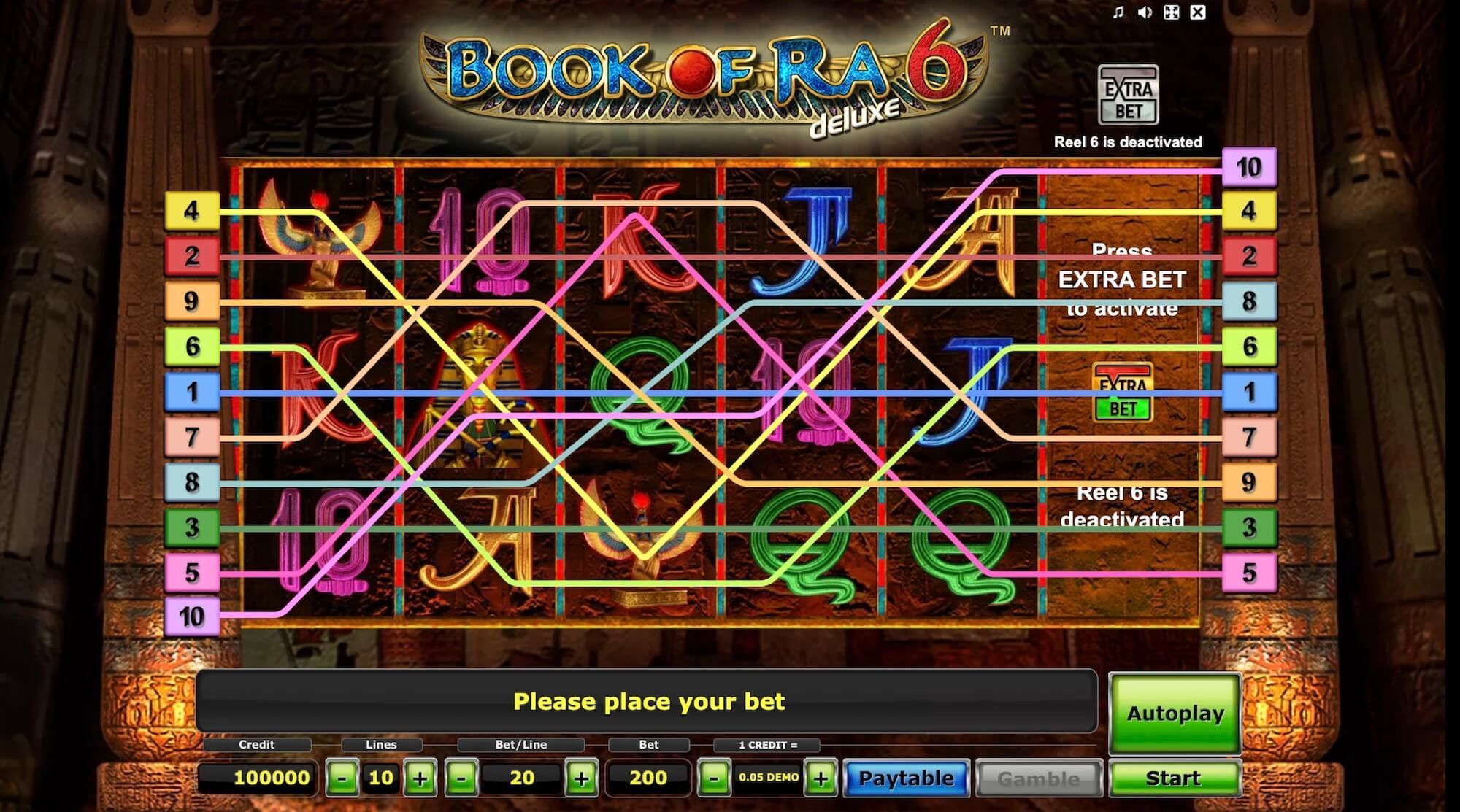This screenshot has width=1460, height=812.
Task: Click payline 1 marker on the left side
Action: tap(192, 393)
